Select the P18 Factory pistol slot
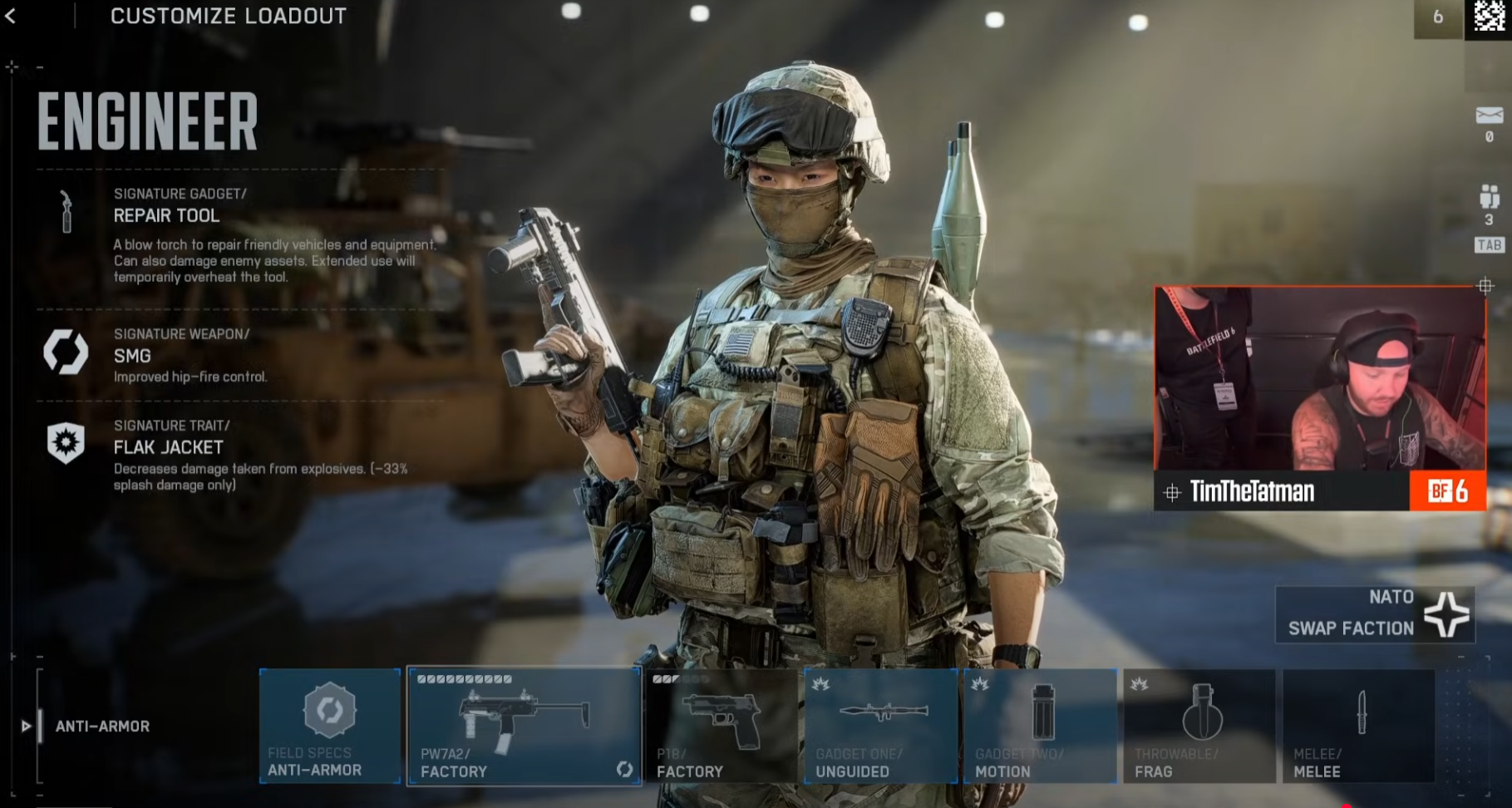The width and height of the screenshot is (1512, 808). [721, 726]
